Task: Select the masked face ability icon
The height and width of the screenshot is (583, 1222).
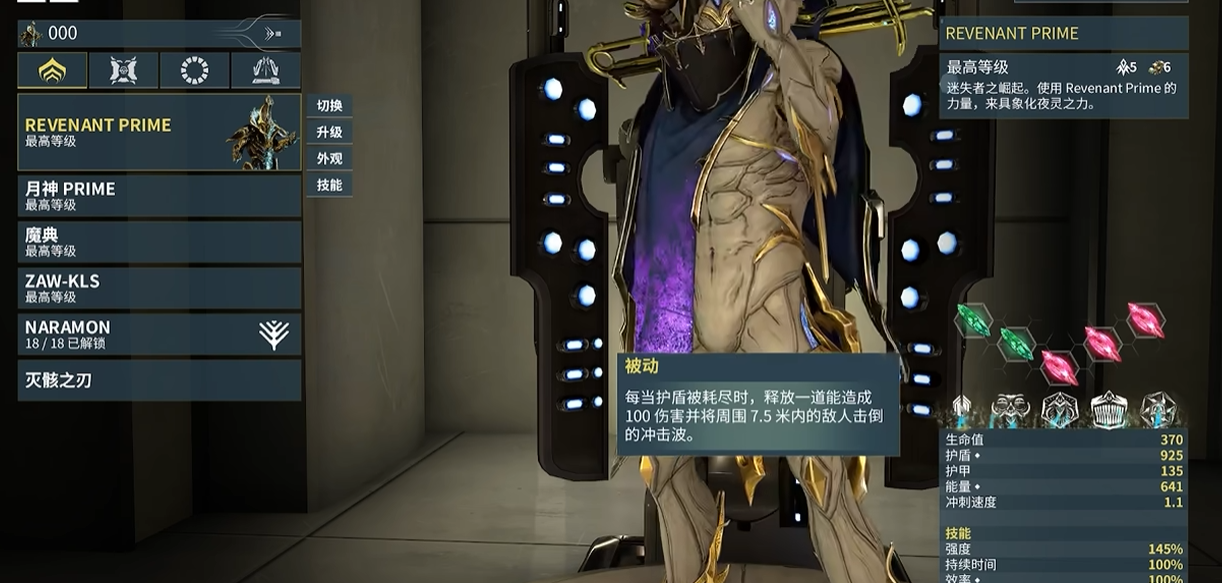Action: [x=1009, y=409]
